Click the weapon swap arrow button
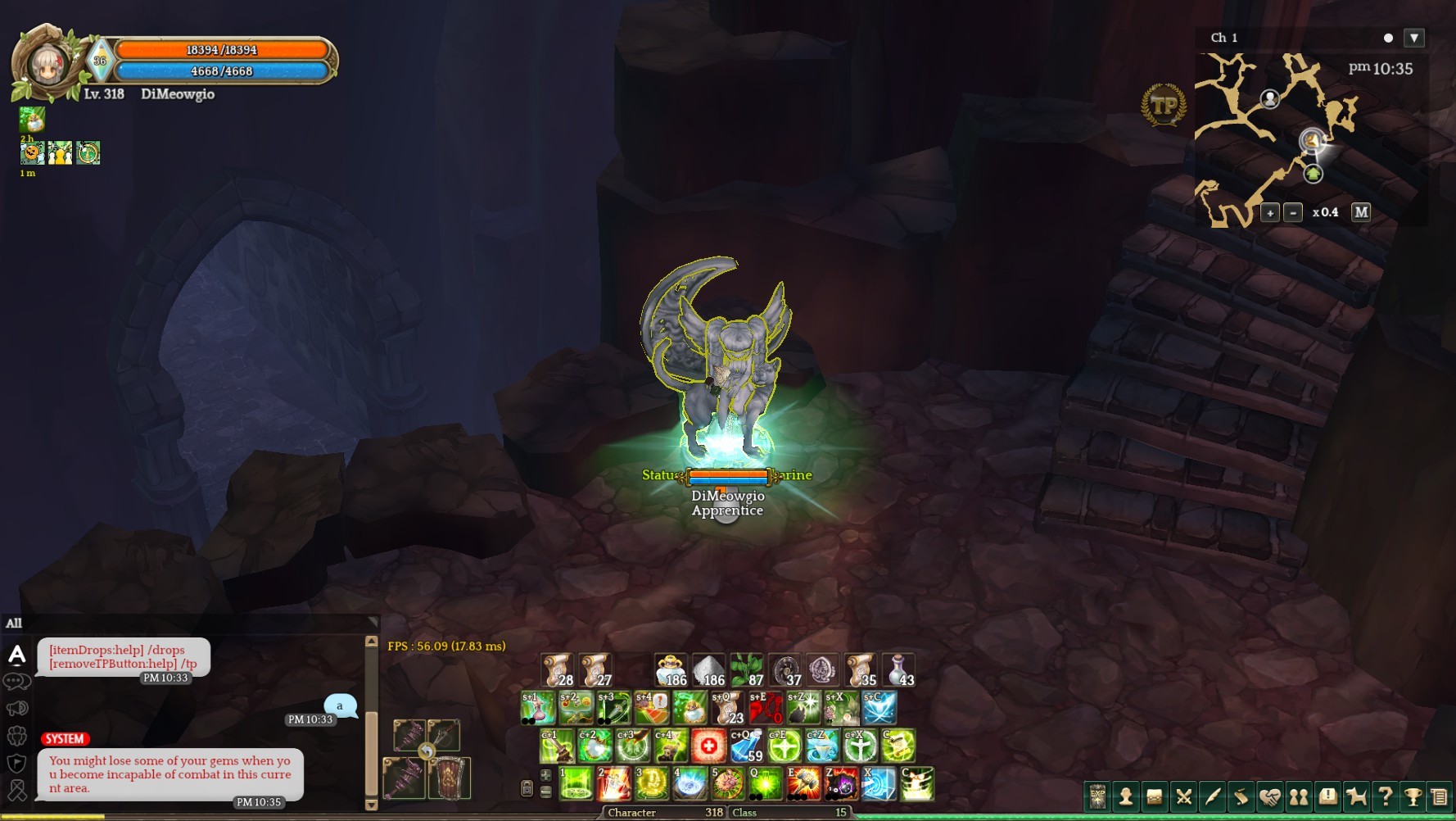 (x=427, y=751)
